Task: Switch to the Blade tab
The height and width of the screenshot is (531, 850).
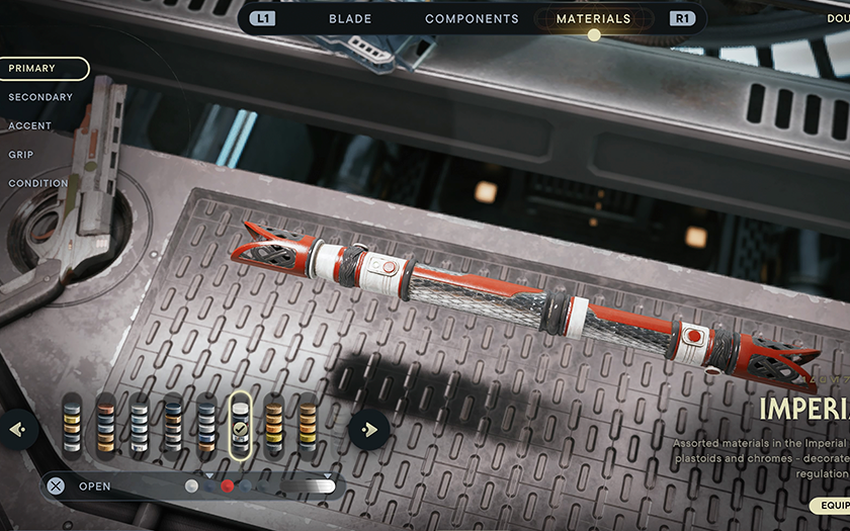Action: (x=350, y=18)
